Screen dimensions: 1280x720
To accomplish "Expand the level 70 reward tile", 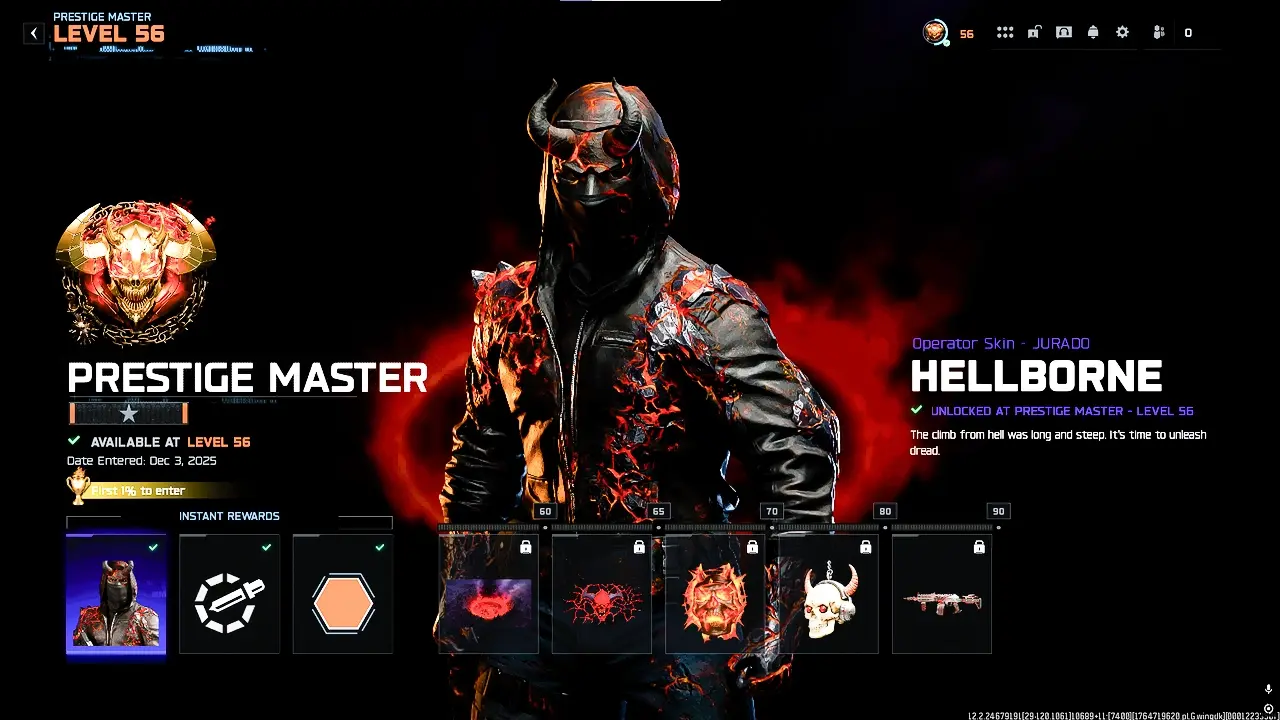I will click(x=712, y=592).
